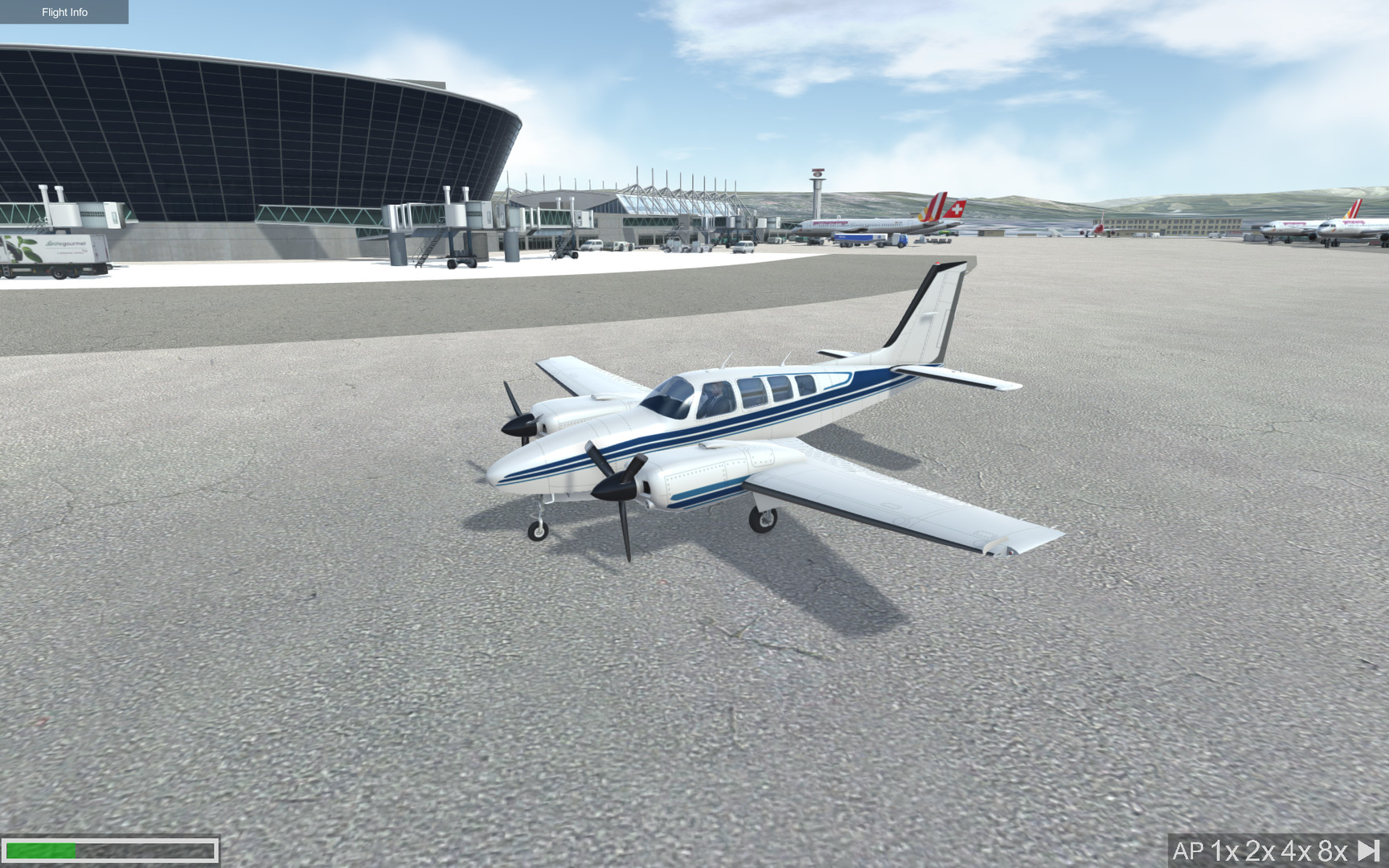Viewport: 1389px width, 868px height.
Task: Click the AP autopilot indicator
Action: 1190,850
